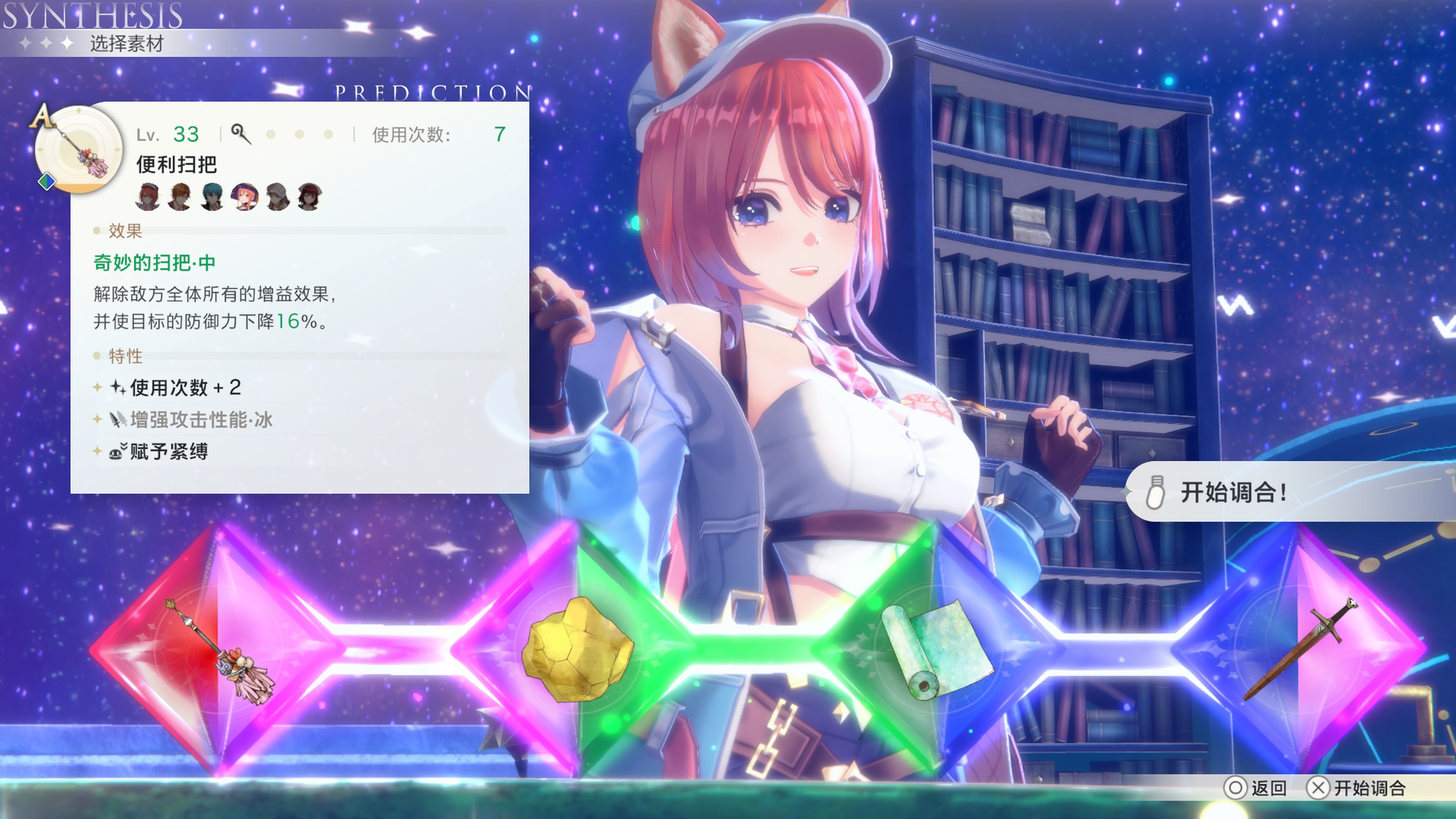1456x819 pixels.
Task: Click the crossed-swords icon on 增强攻击性能·冰
Action: coord(119,419)
